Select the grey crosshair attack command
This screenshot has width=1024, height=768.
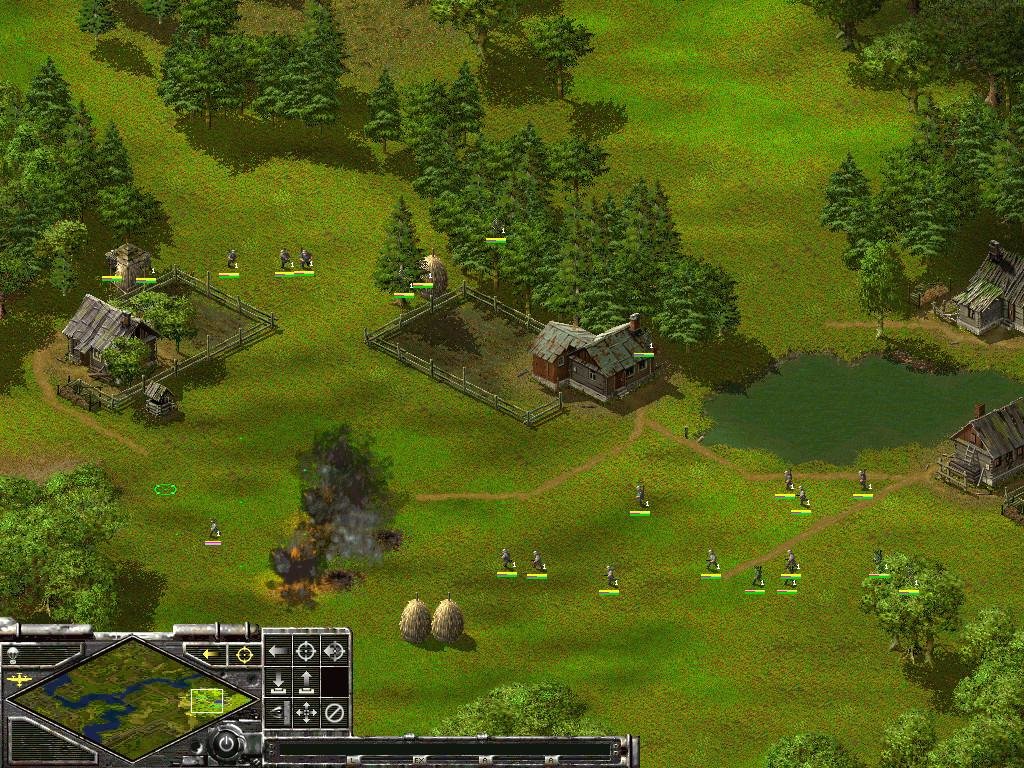[306, 652]
